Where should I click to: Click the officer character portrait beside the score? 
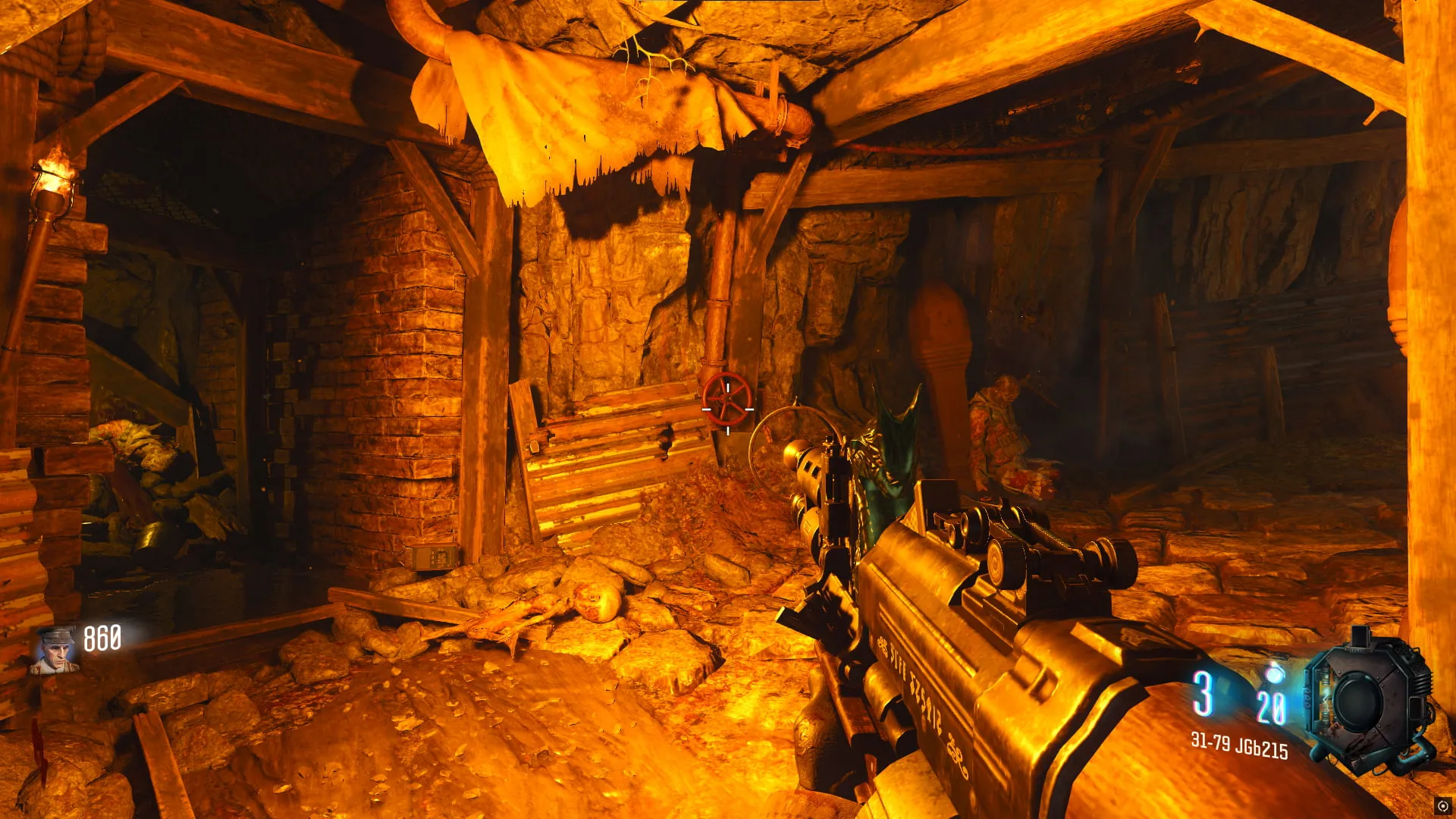coord(54,650)
